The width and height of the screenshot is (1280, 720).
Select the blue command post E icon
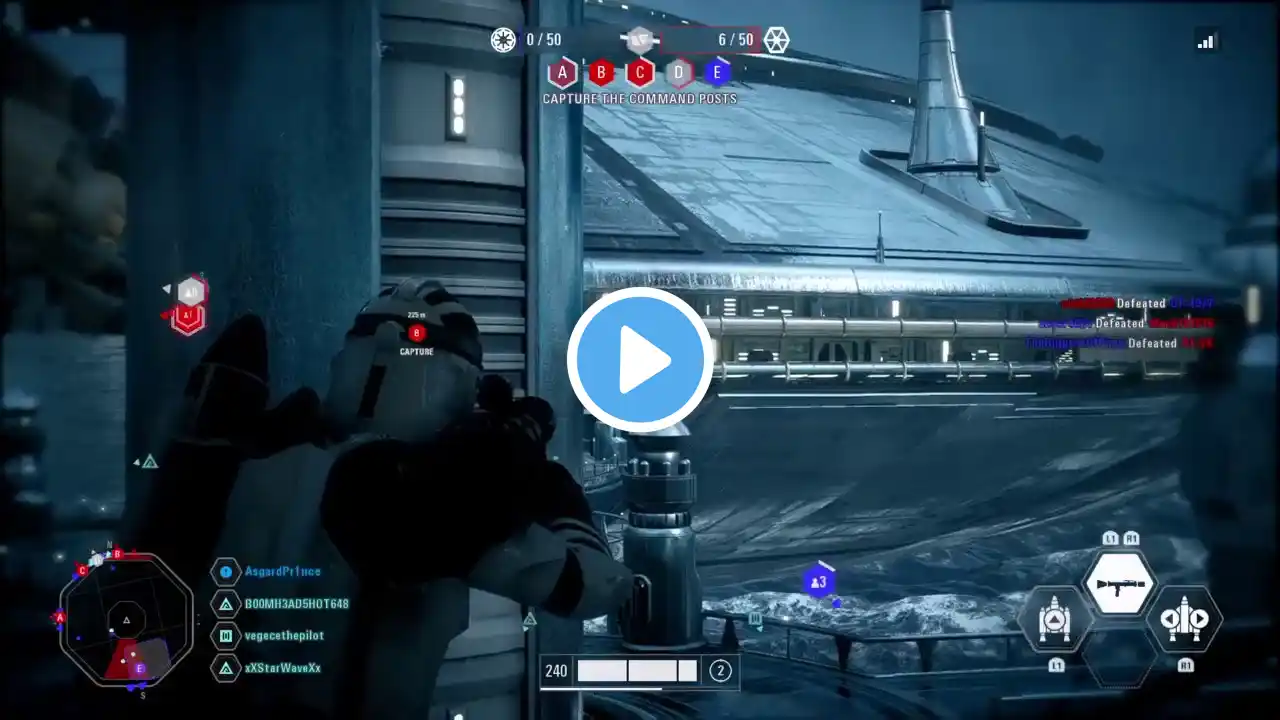[x=717, y=72]
